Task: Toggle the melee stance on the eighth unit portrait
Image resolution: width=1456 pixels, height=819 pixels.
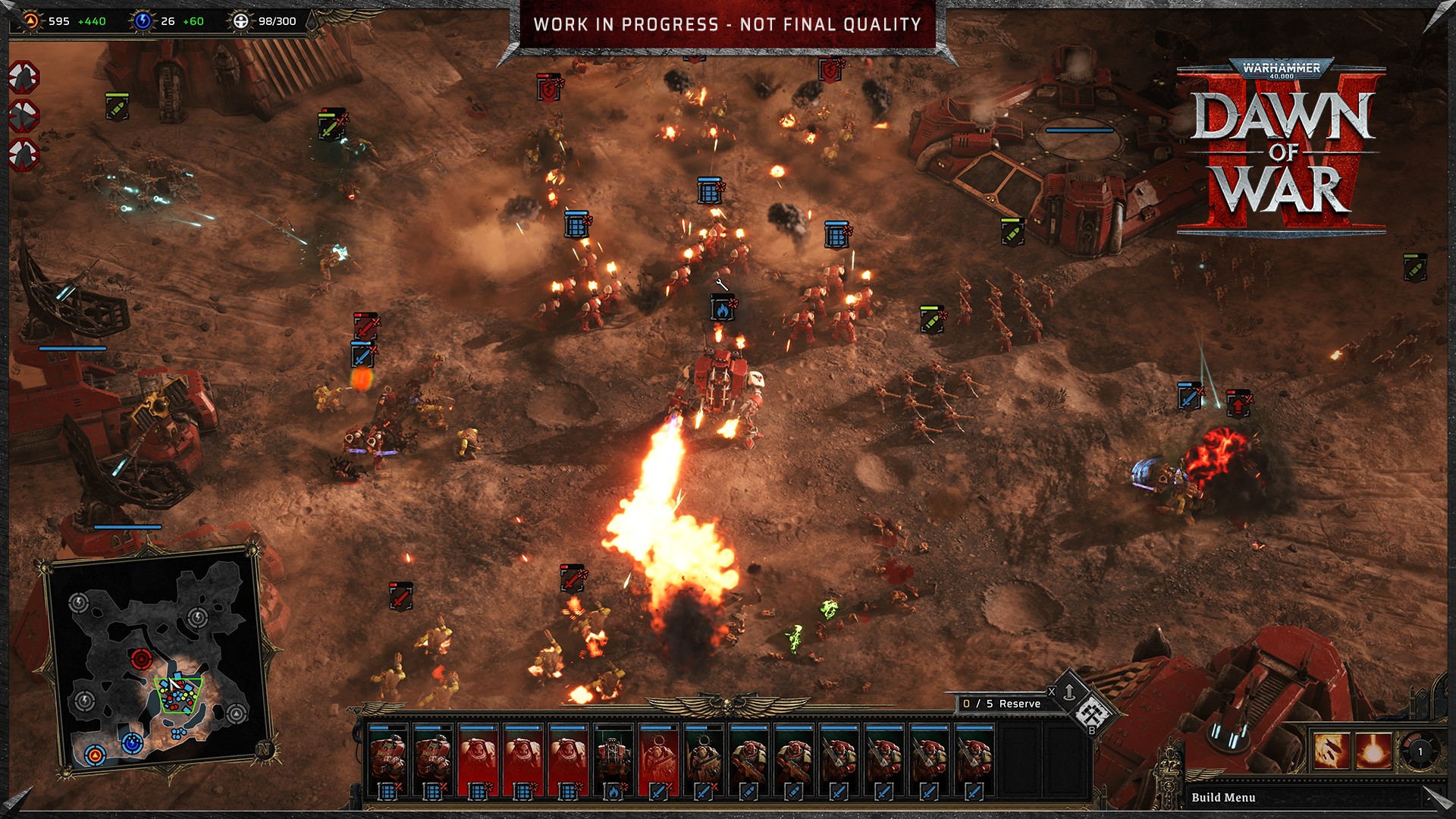Action: [703, 791]
